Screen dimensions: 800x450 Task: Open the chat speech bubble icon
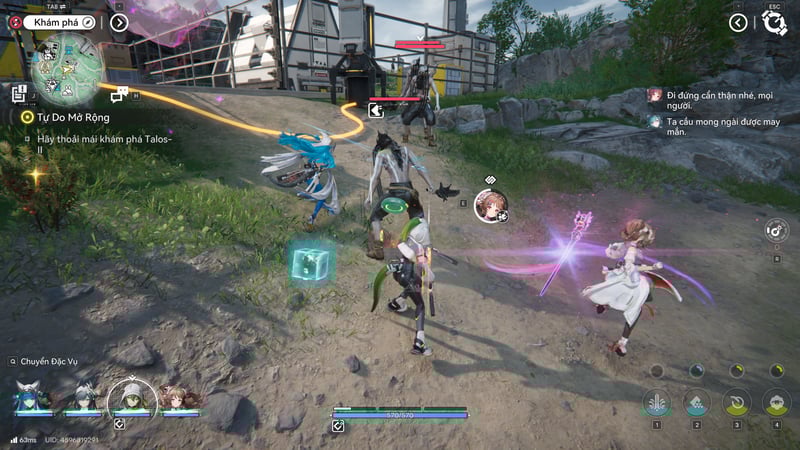[x=119, y=94]
